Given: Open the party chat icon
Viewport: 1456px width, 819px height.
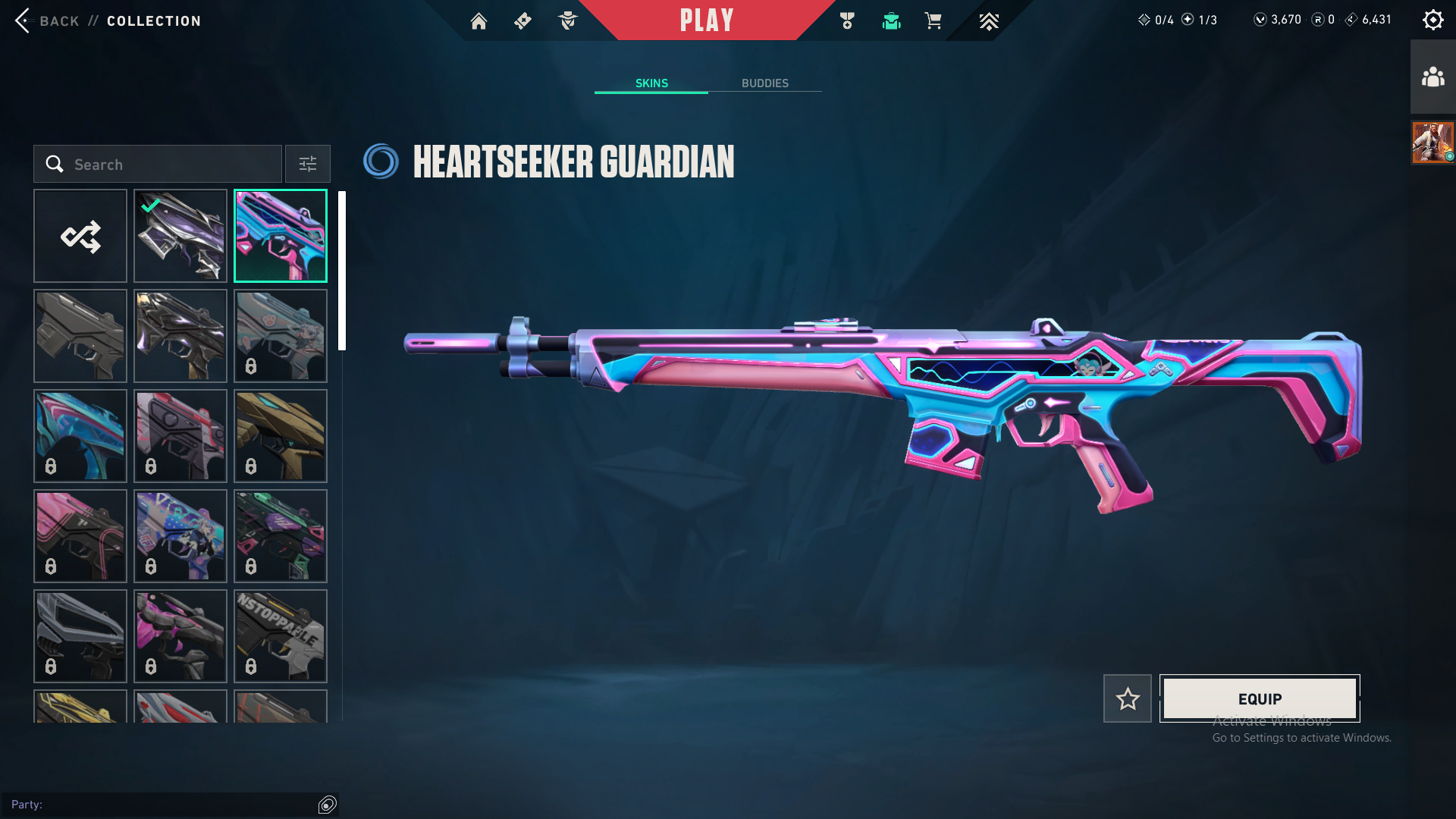Looking at the screenshot, I should pyautogui.click(x=328, y=805).
